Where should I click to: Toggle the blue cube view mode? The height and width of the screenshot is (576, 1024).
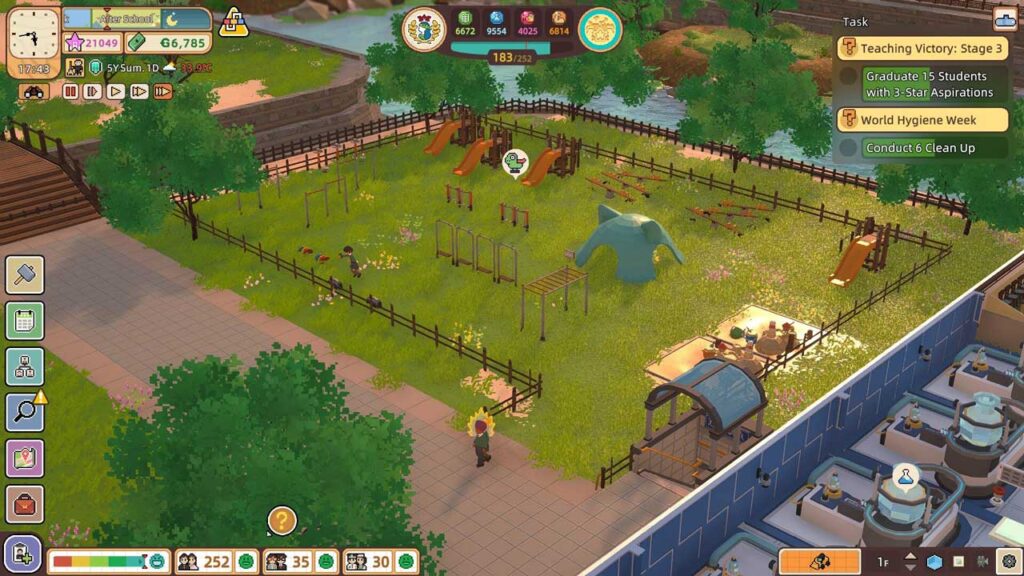pyautogui.click(x=934, y=562)
